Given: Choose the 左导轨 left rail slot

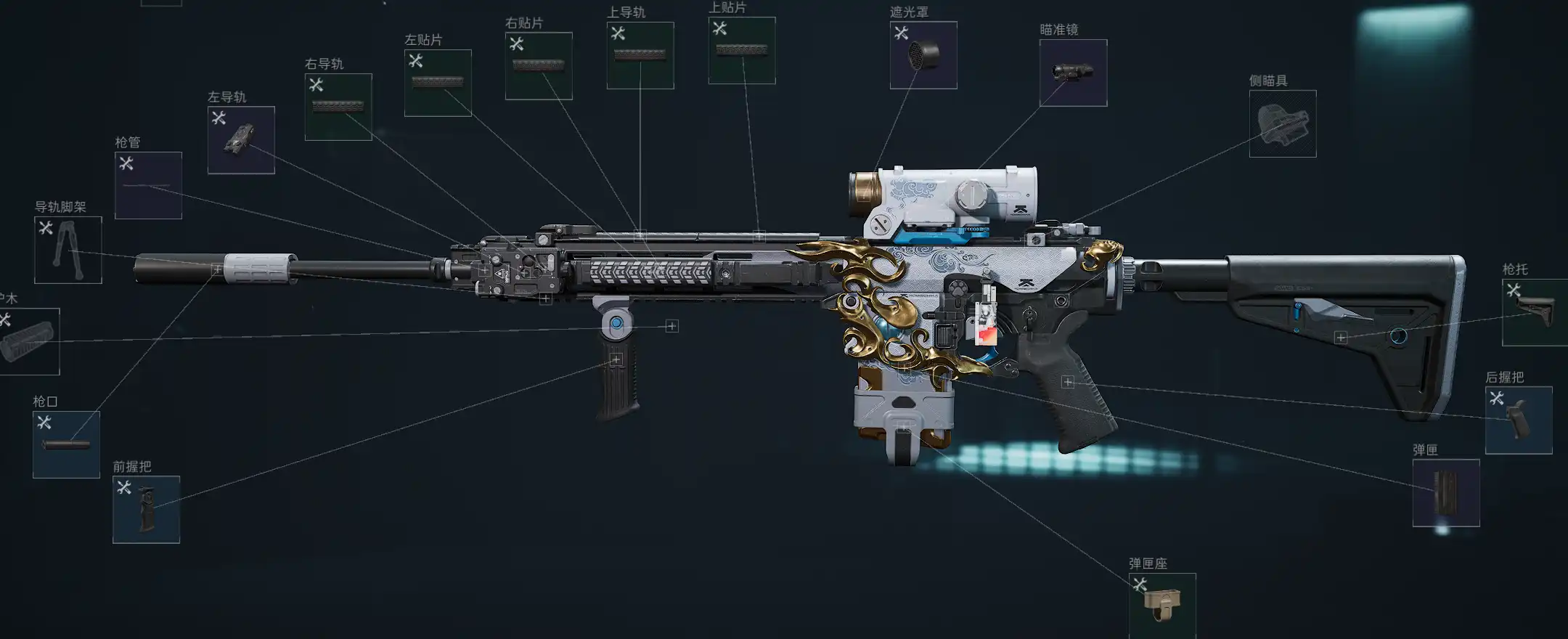Looking at the screenshot, I should [241, 140].
